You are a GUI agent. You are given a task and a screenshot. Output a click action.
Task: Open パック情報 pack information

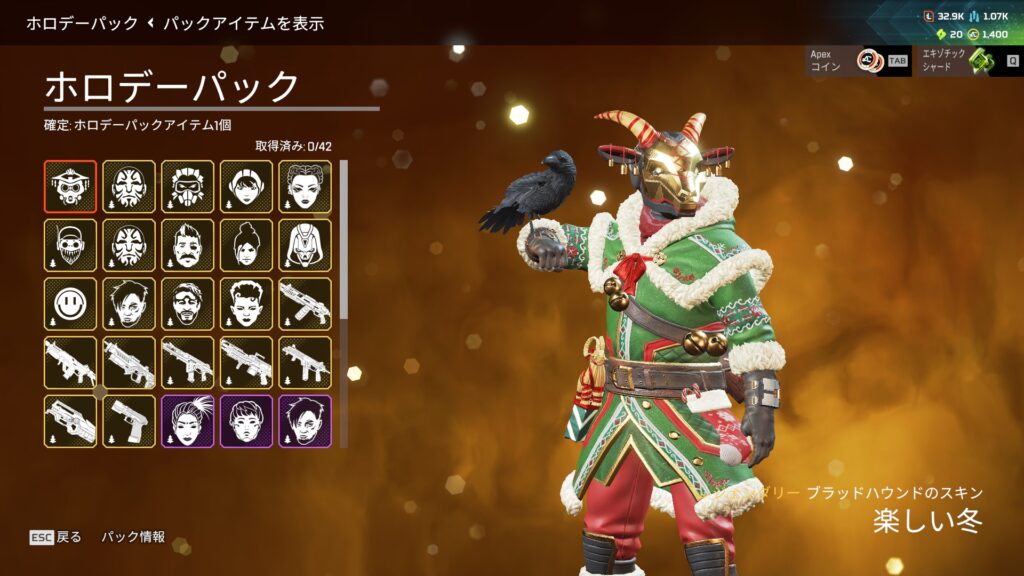pos(133,537)
